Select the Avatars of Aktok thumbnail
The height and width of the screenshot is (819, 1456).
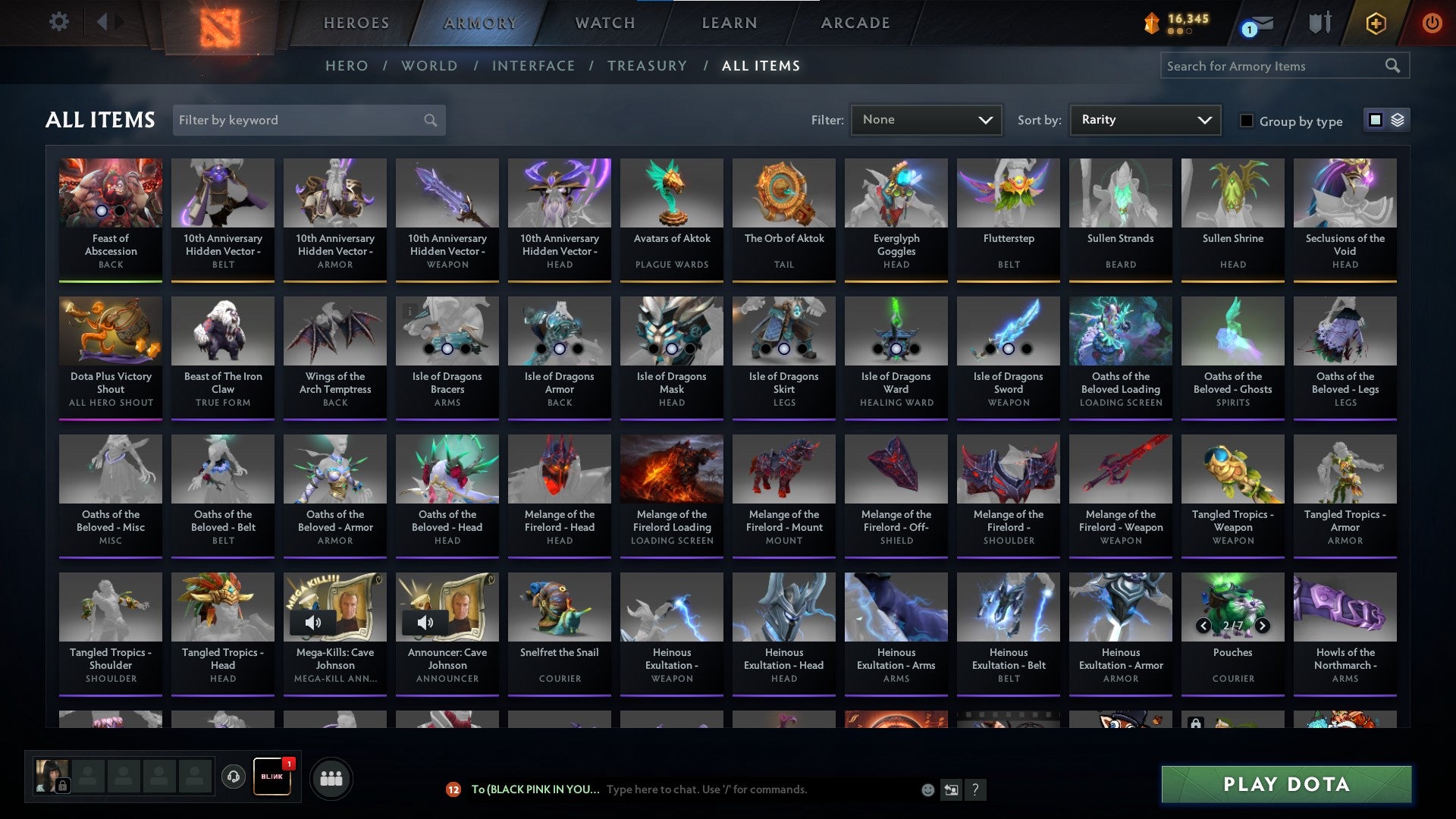pyautogui.click(x=671, y=193)
